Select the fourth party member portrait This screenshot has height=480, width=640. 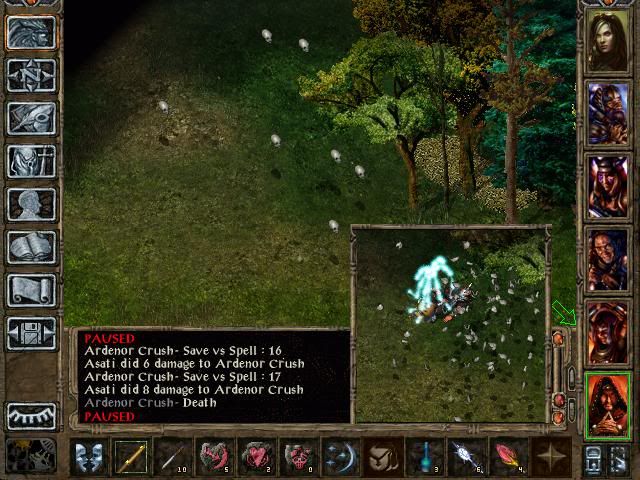[x=607, y=259]
